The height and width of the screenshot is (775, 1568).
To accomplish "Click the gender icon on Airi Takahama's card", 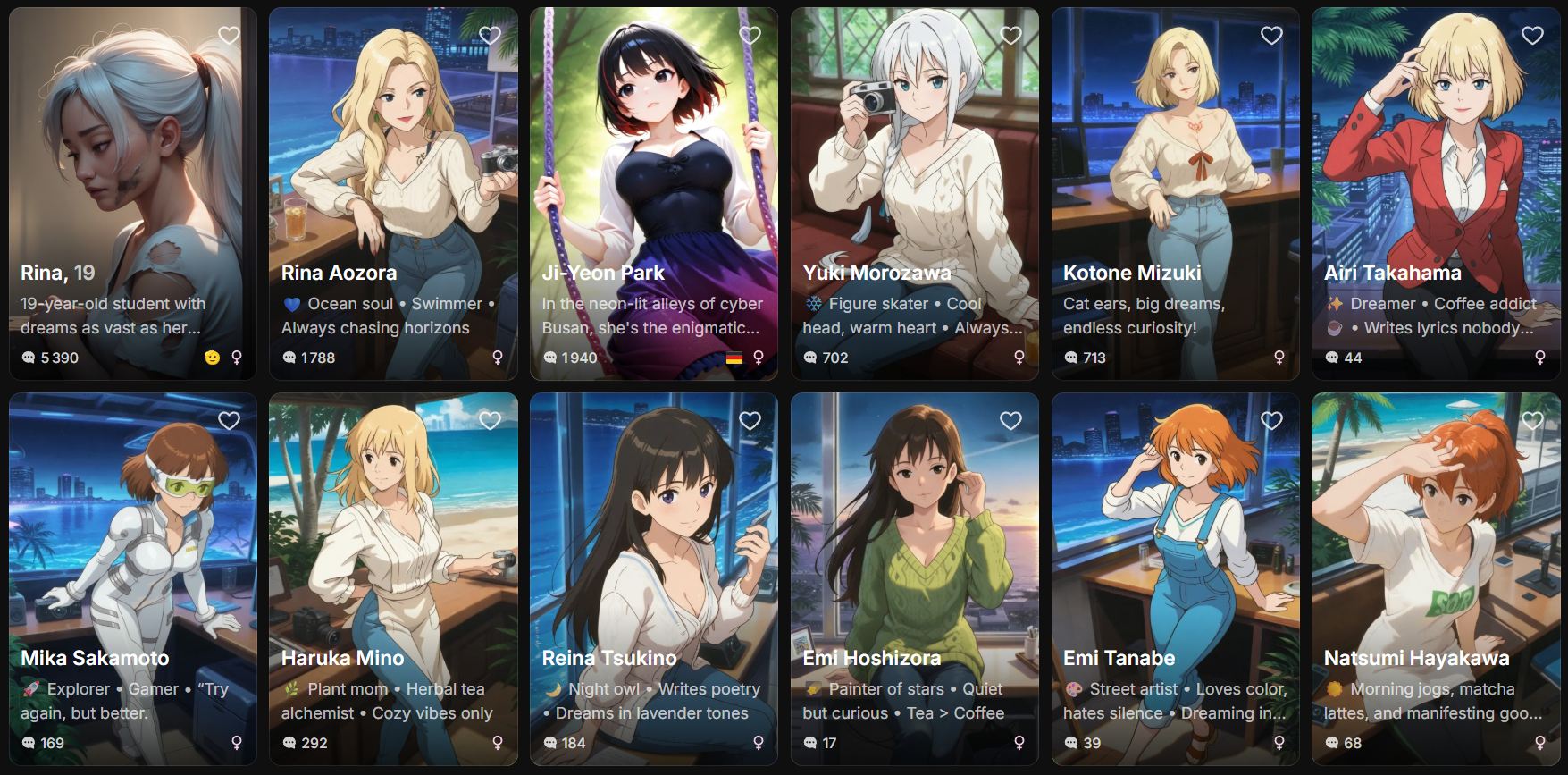I will coord(1542,358).
